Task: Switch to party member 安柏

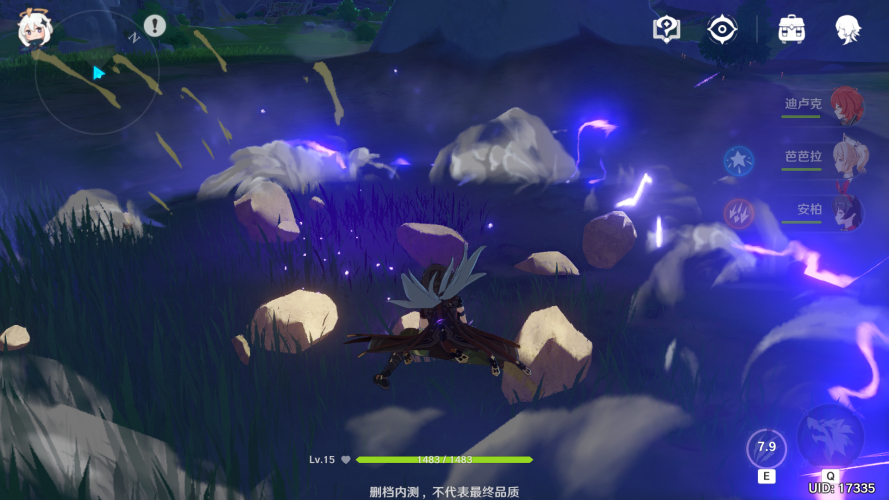Action: tap(846, 211)
